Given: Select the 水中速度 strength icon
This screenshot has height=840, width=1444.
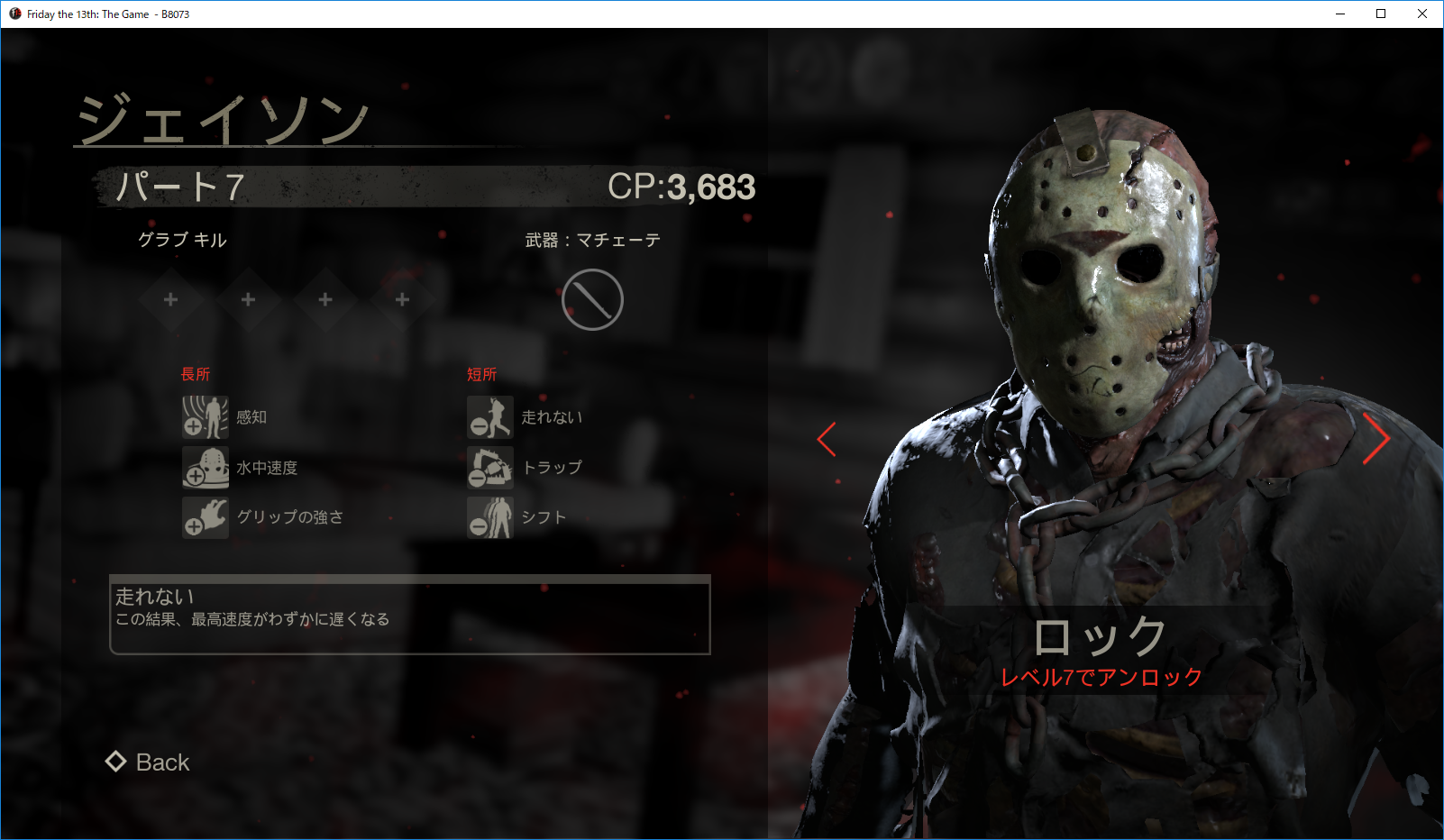Looking at the screenshot, I should tap(206, 468).
